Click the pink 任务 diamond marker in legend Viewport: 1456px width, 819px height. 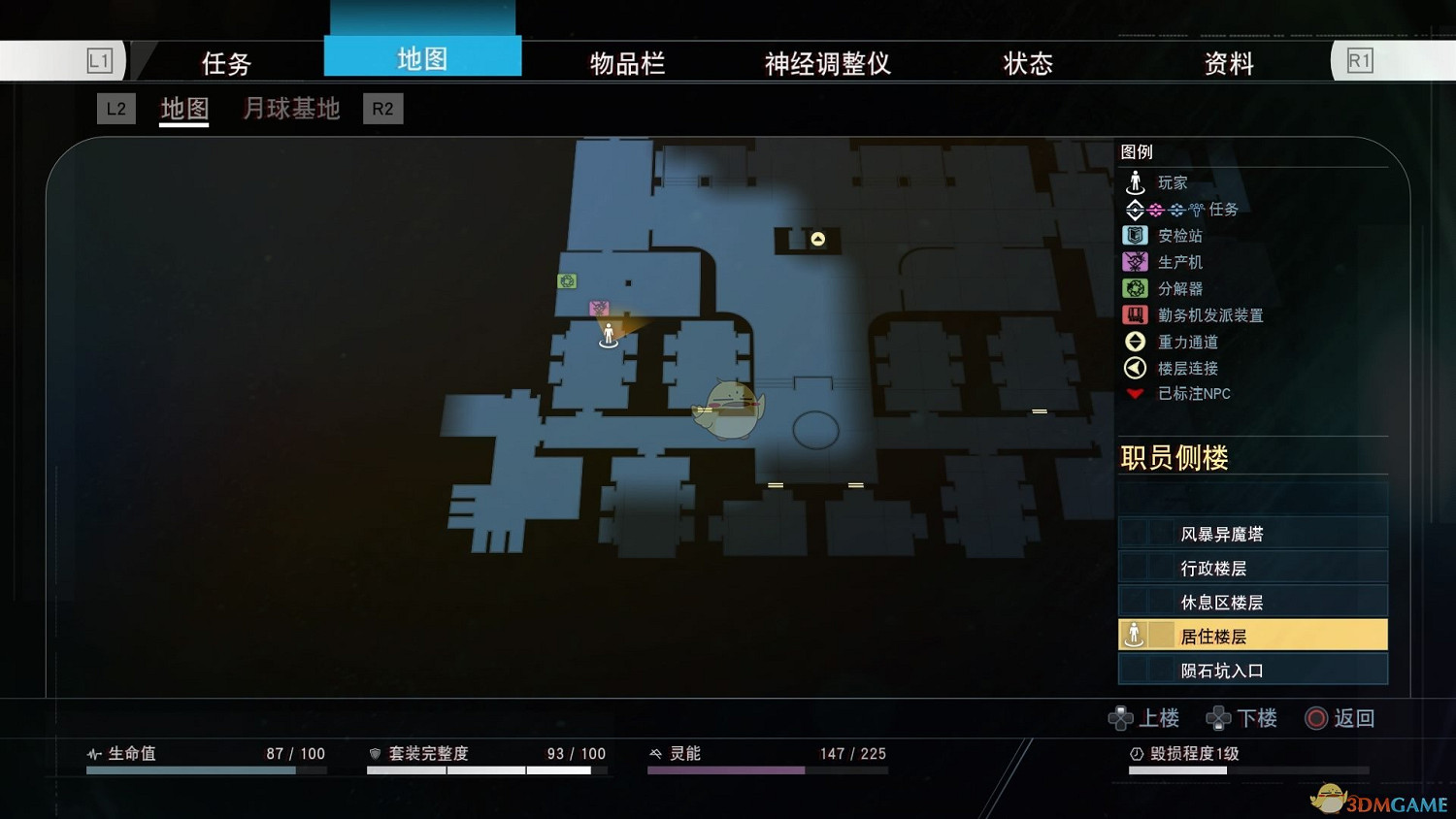pos(1156,210)
